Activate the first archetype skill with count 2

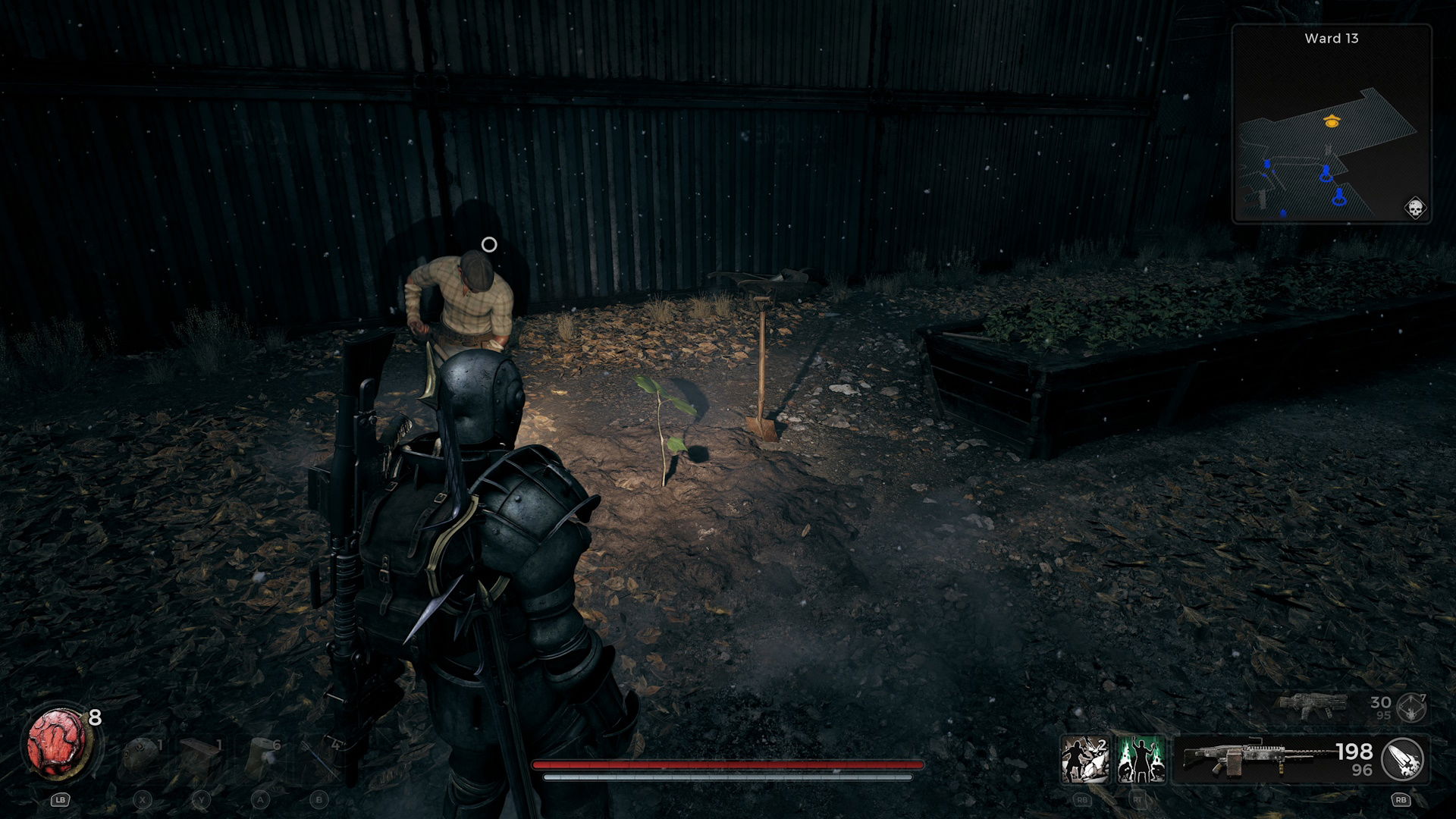coord(1084,759)
